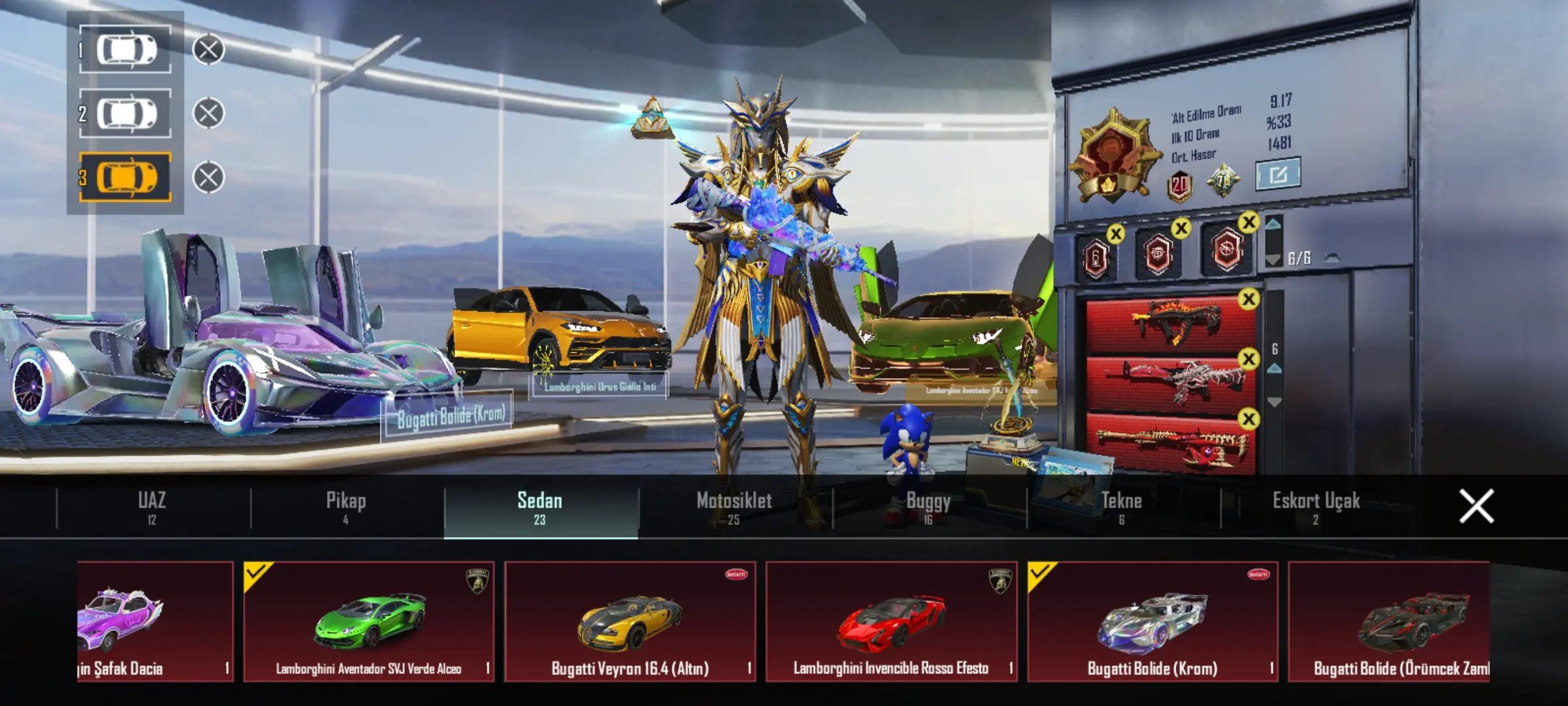Switch to the Buggy tab
The height and width of the screenshot is (706, 1568).
[928, 507]
